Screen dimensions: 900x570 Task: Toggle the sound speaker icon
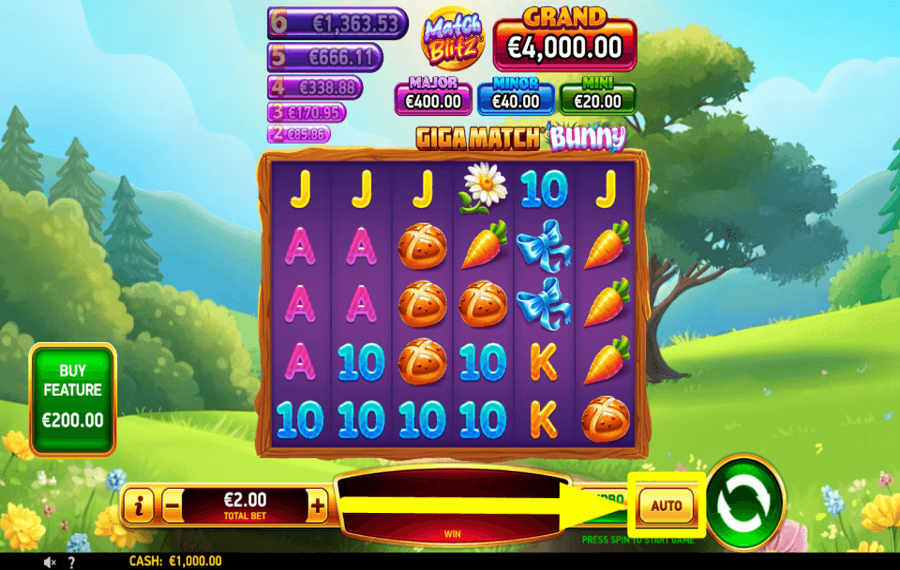[x=49, y=562]
